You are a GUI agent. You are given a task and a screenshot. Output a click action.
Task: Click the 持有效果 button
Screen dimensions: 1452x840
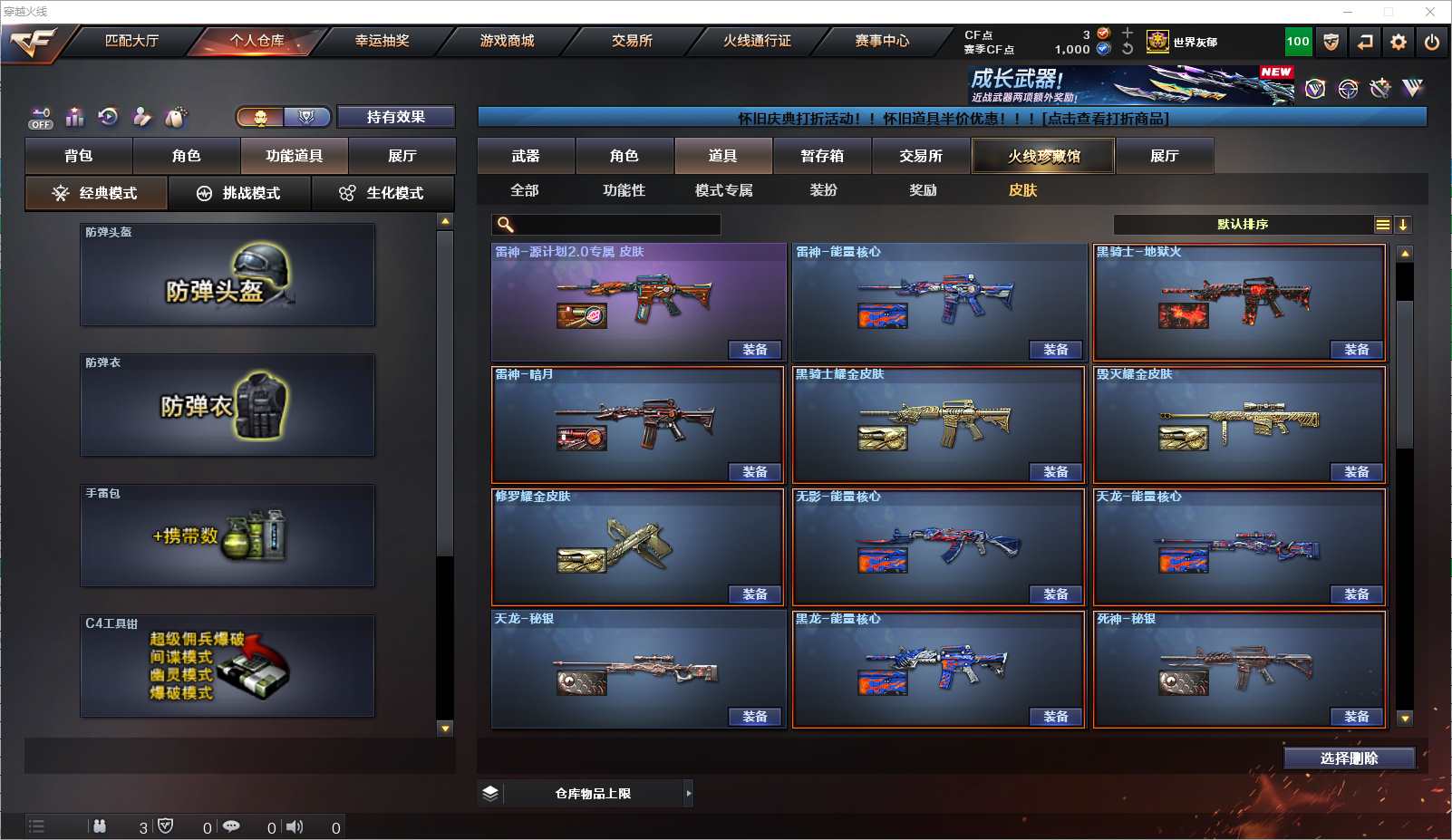point(395,117)
